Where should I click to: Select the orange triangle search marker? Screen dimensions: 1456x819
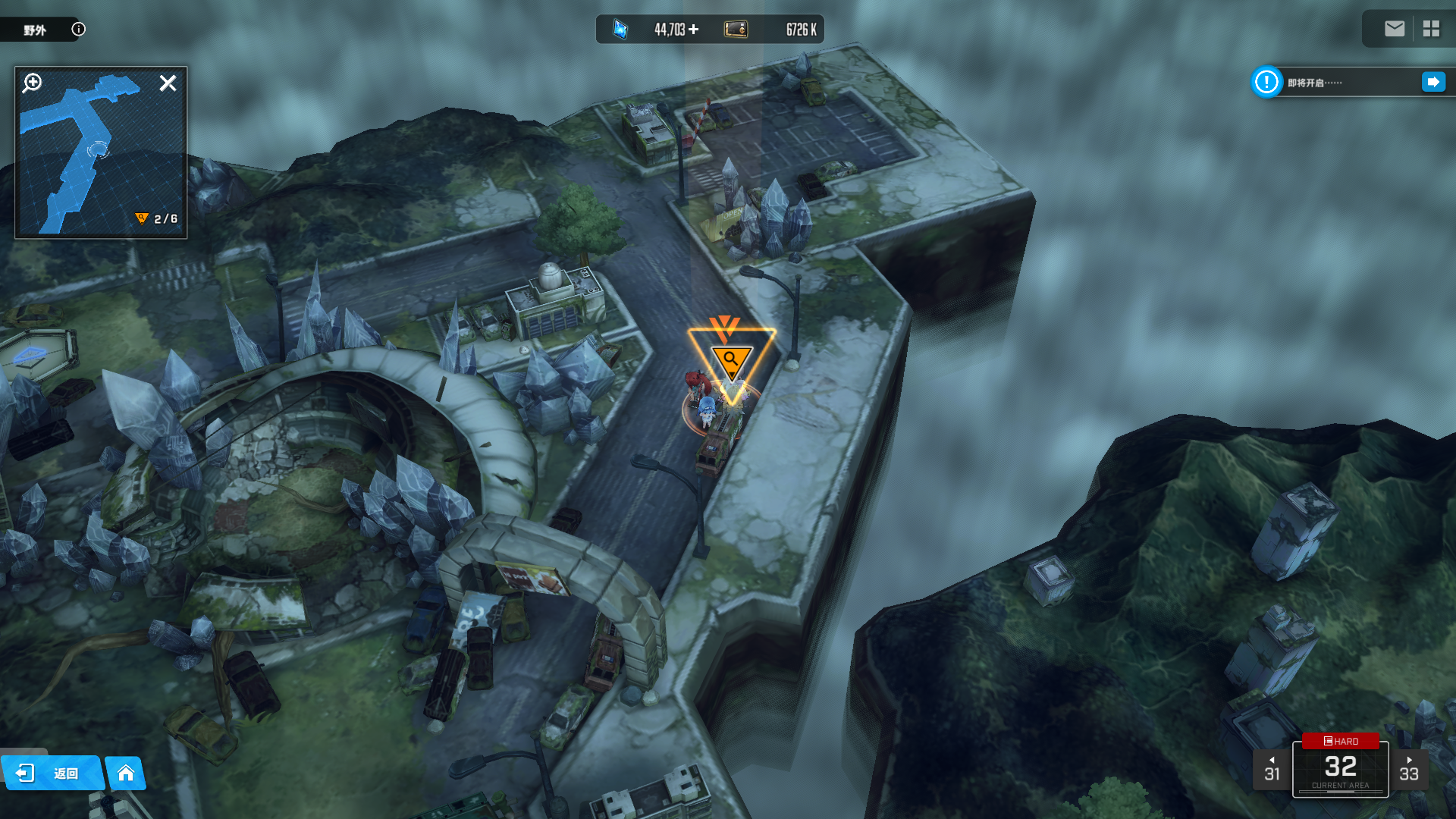click(731, 359)
